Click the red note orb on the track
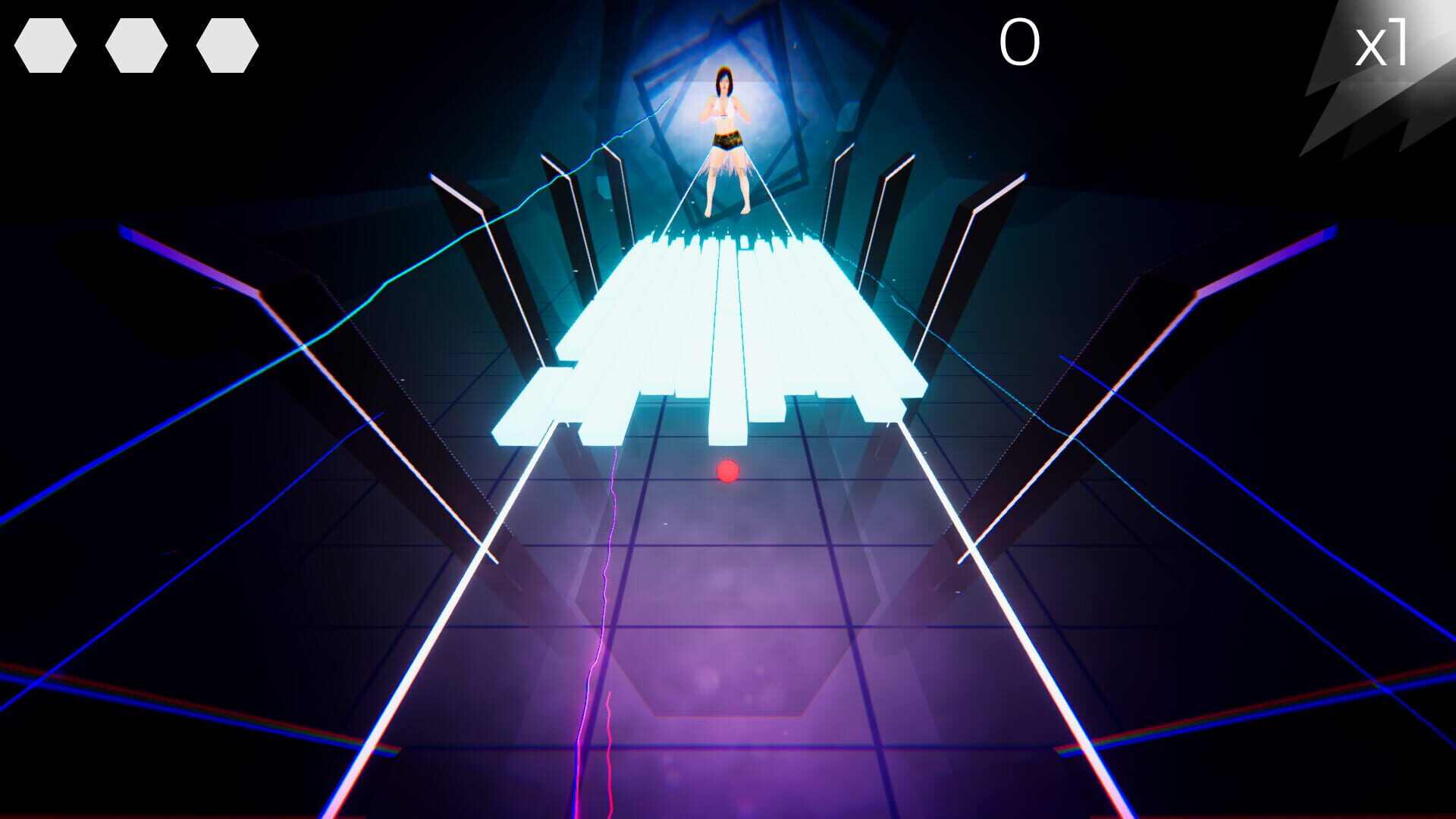The width and height of the screenshot is (1456, 819). 727,473
